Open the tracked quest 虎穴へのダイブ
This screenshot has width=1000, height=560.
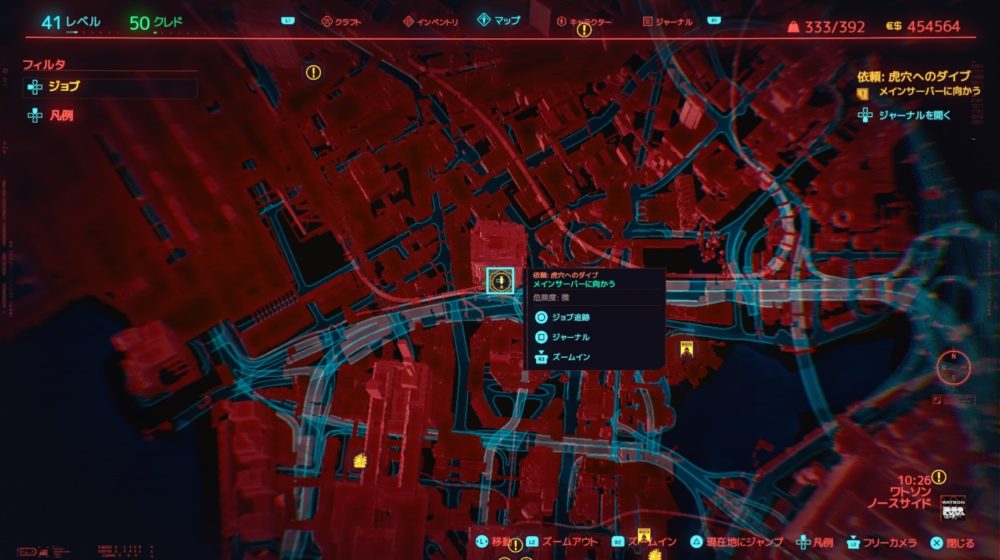(923, 75)
